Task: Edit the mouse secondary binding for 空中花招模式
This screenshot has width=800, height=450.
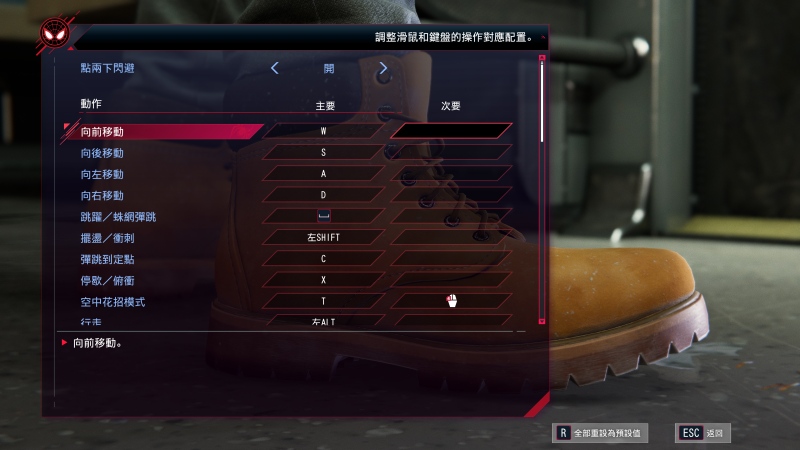Action: [451, 300]
